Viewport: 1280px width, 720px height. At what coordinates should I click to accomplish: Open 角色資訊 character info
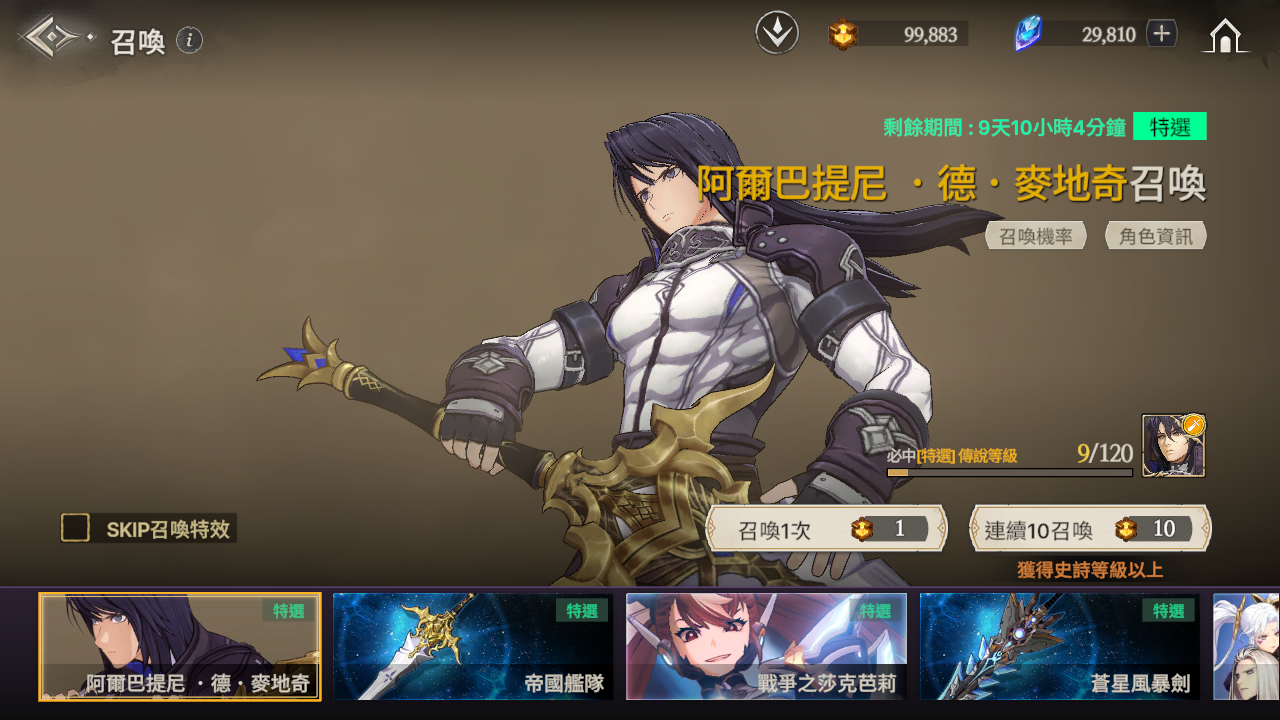[x=1156, y=236]
